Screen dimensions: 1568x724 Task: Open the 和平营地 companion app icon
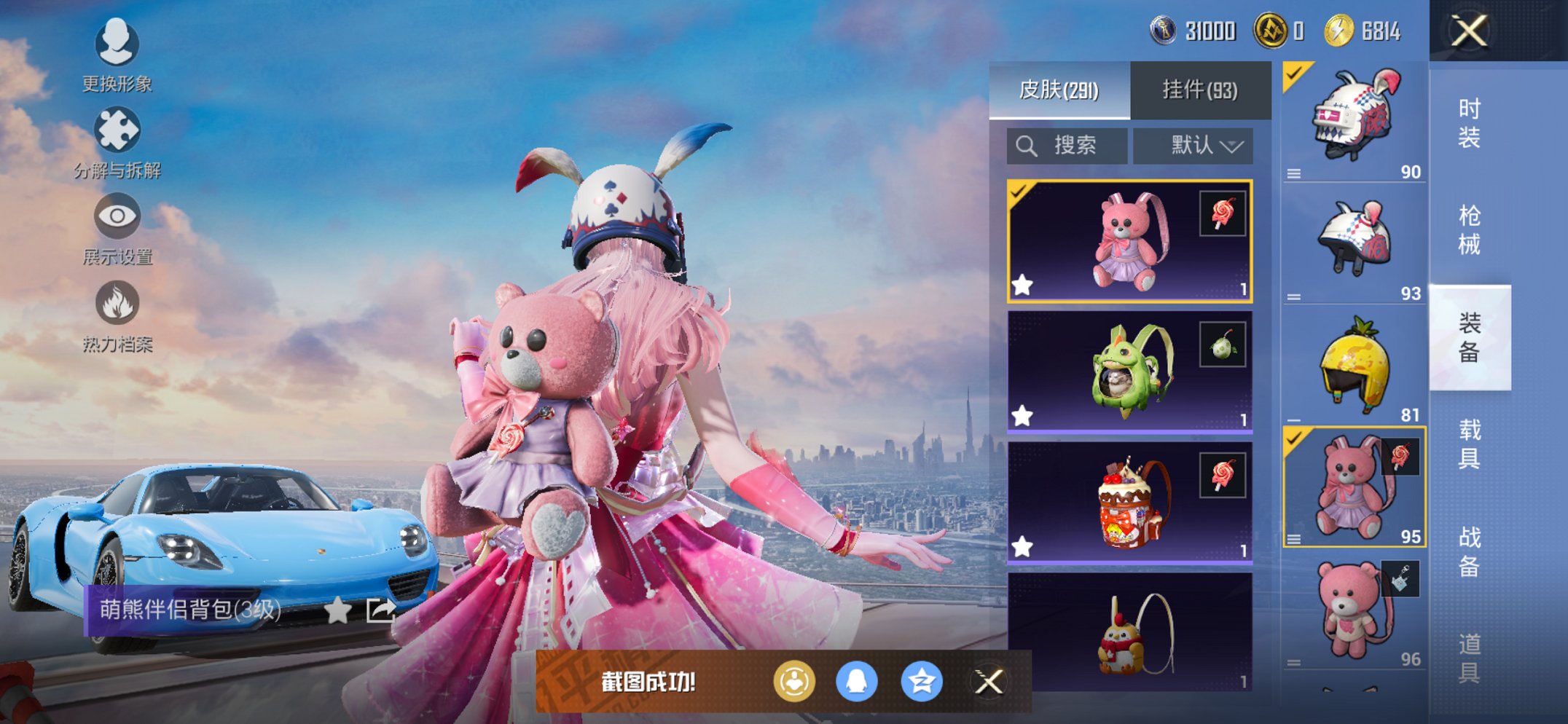pyautogui.click(x=794, y=680)
